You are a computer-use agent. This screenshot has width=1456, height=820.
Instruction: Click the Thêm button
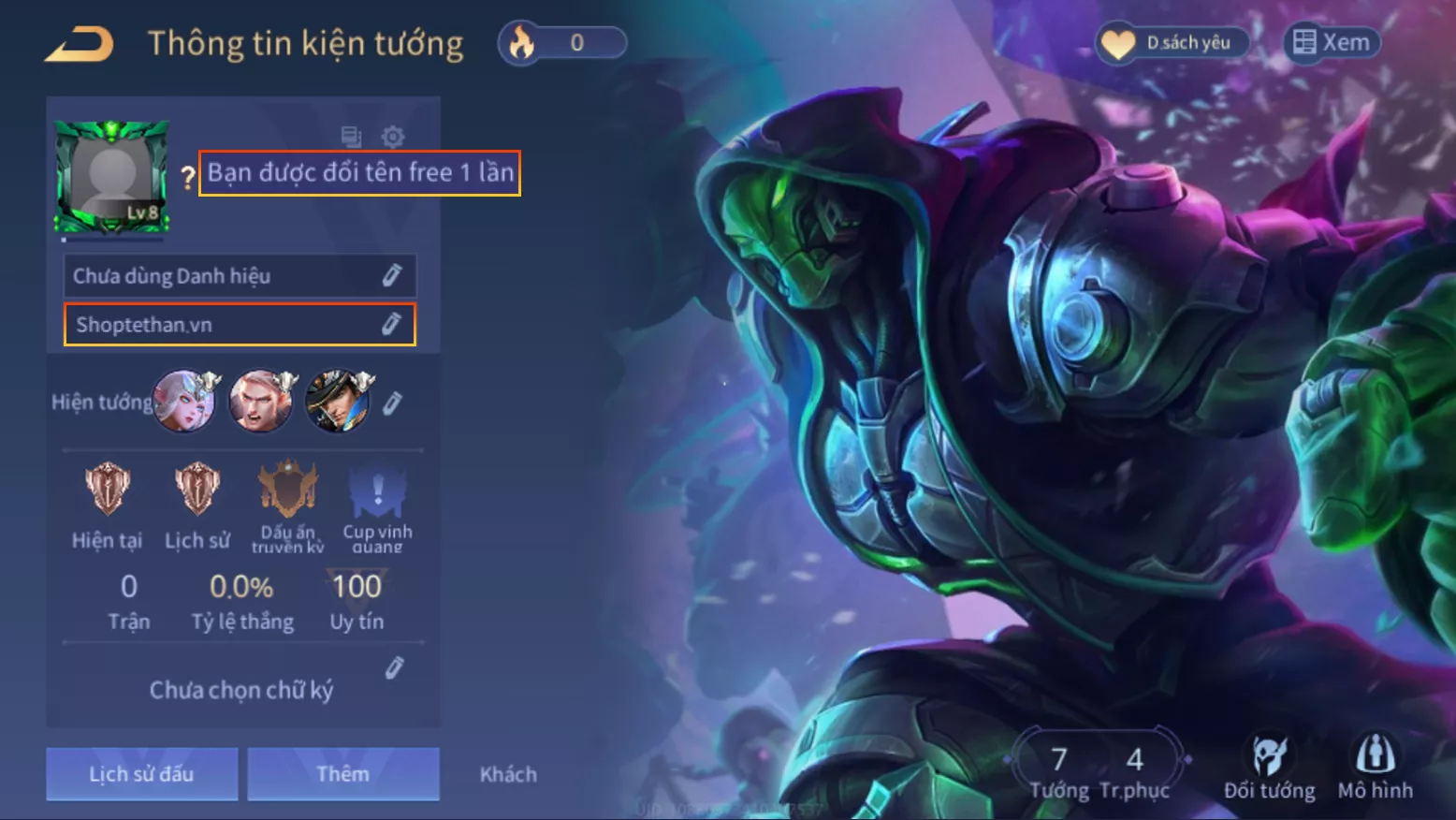(342, 773)
